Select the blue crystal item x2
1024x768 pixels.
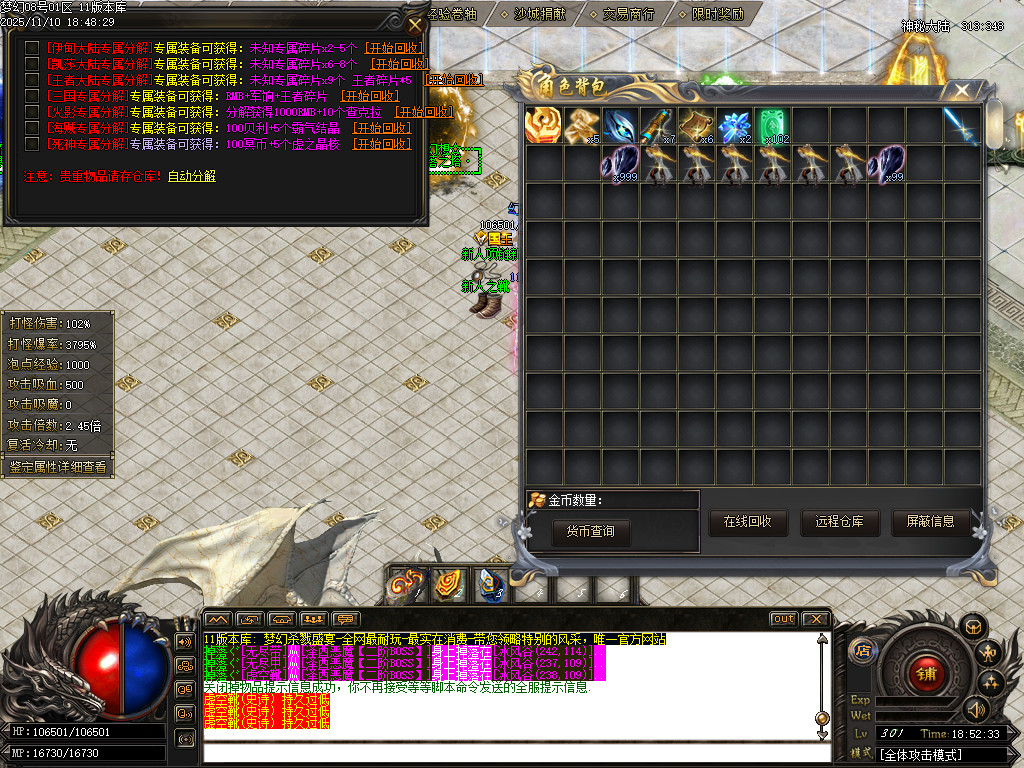pyautogui.click(x=735, y=126)
